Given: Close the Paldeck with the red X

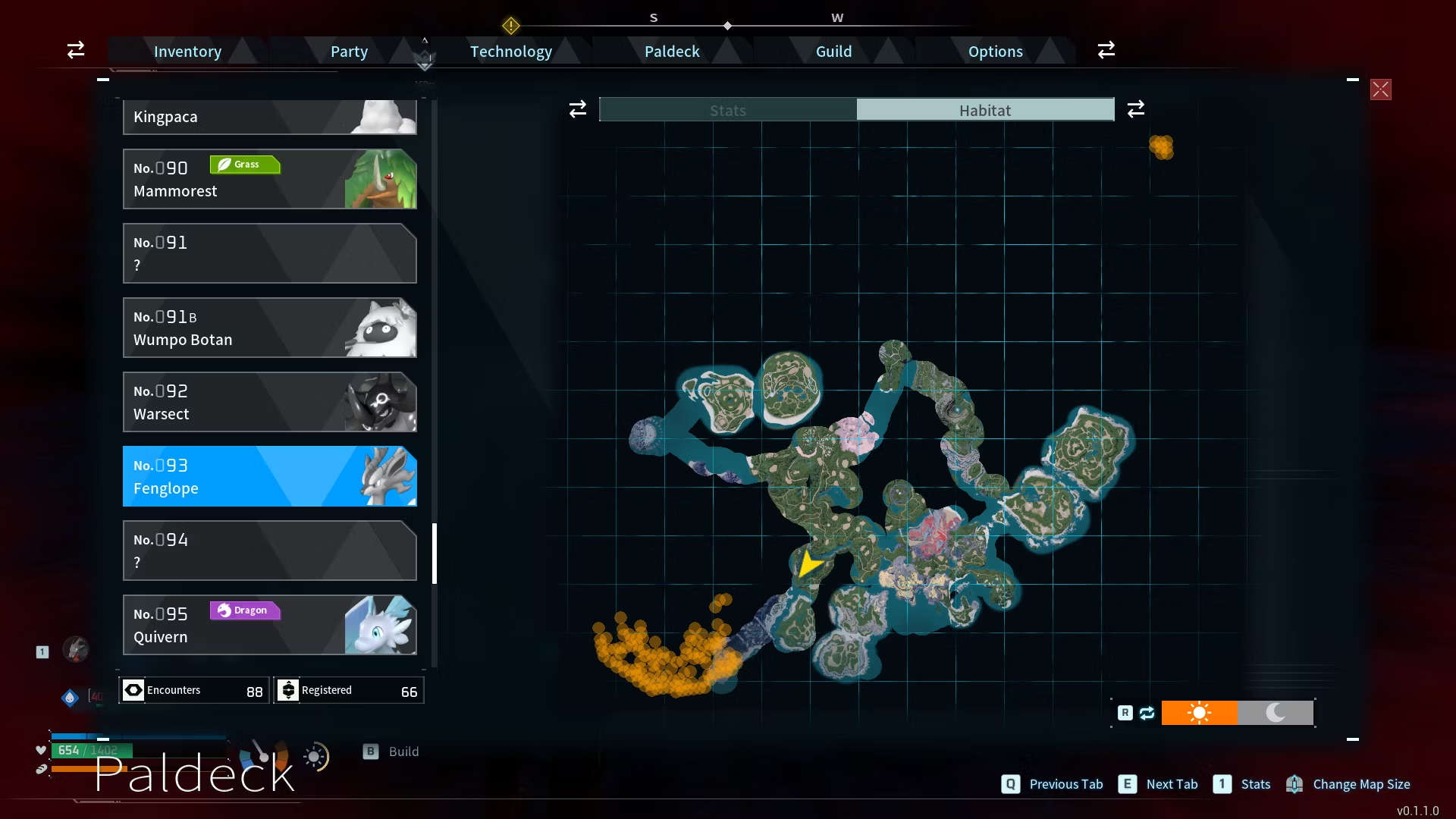Looking at the screenshot, I should pos(1380,89).
